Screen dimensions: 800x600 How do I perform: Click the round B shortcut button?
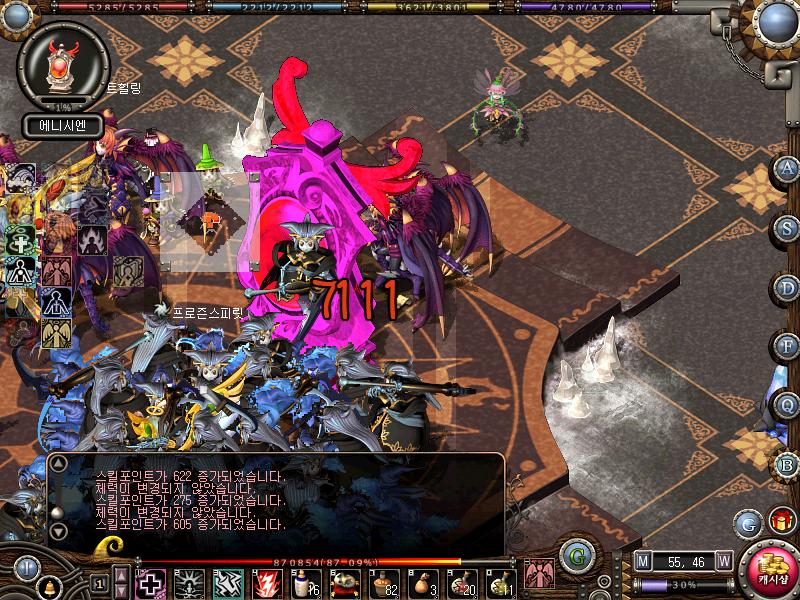[788, 464]
